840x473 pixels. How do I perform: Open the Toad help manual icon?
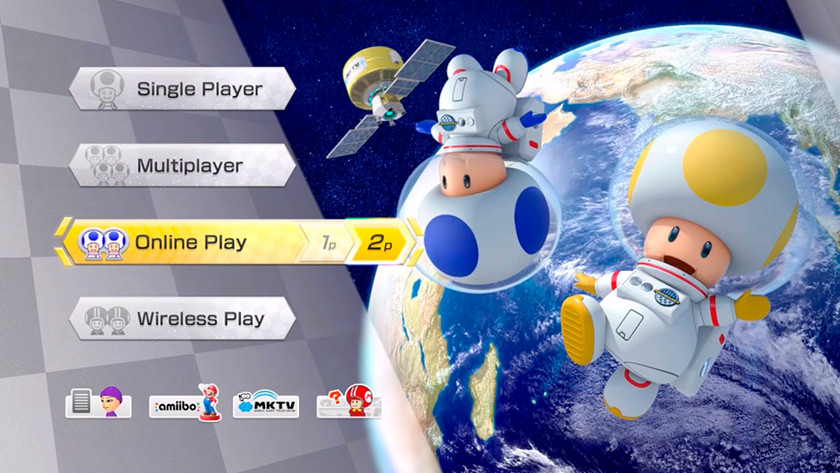(348, 403)
